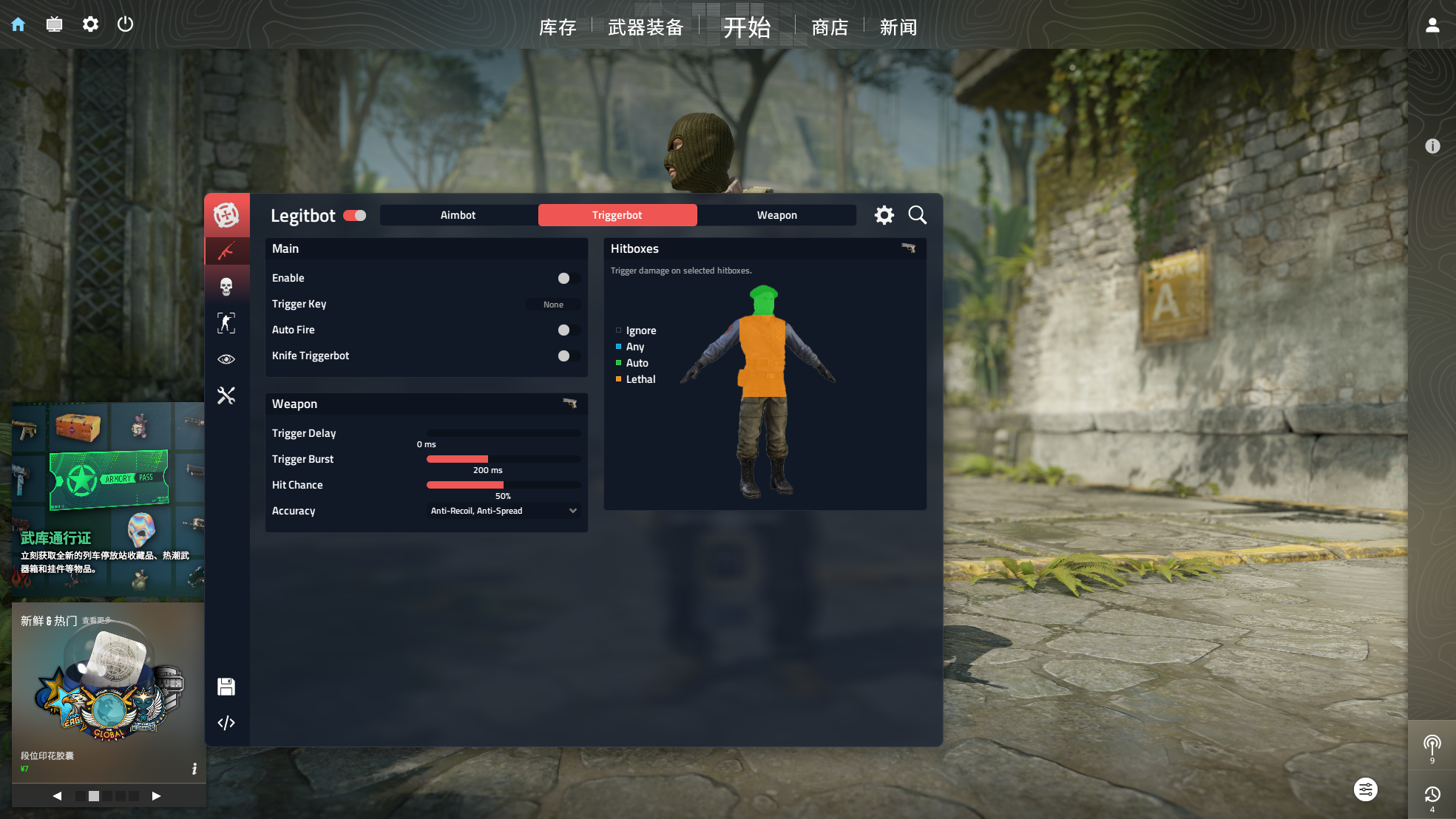Disable the Legitbot master toggle

click(x=355, y=215)
